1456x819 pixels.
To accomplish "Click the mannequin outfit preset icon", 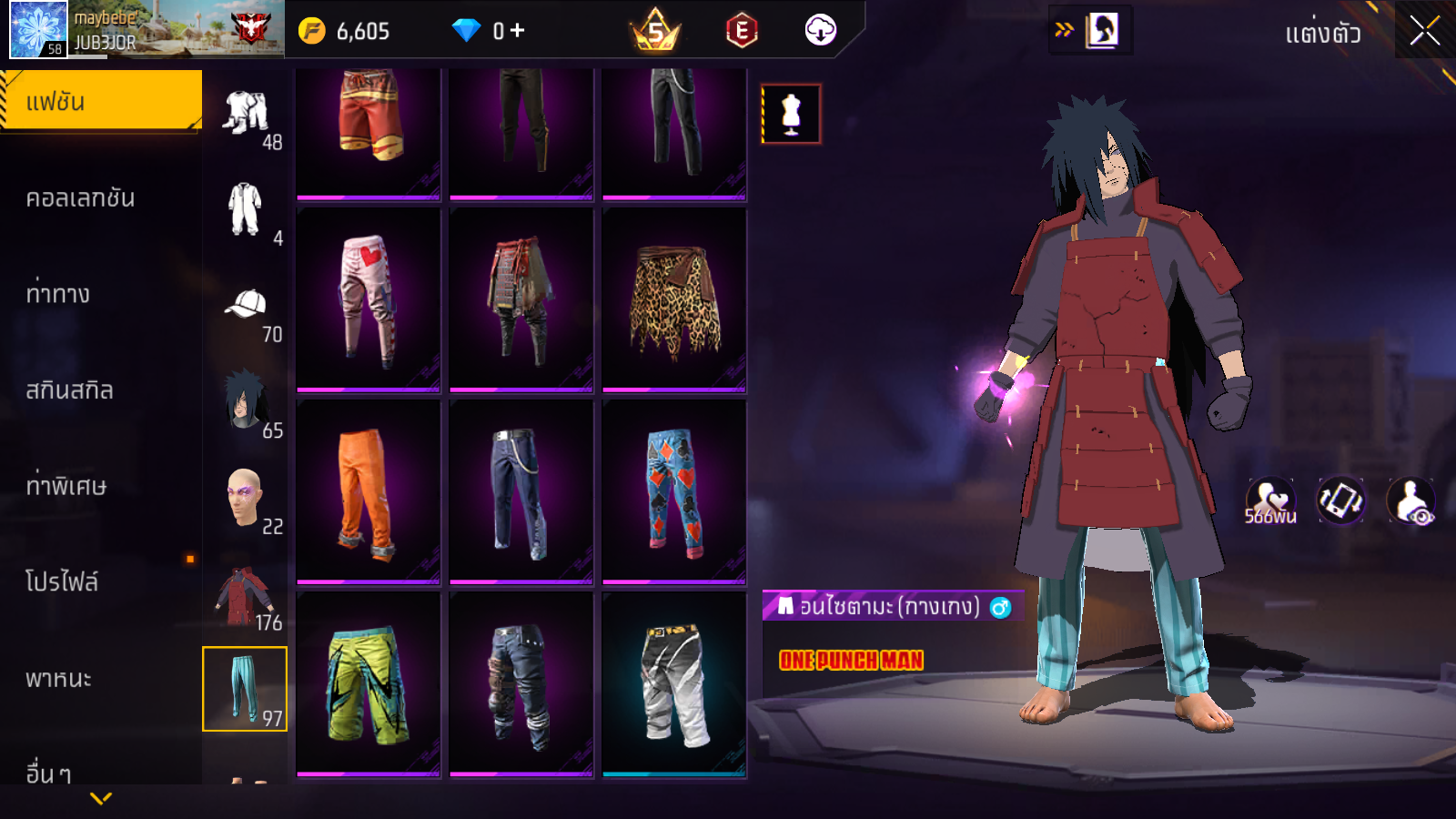I will [791, 115].
